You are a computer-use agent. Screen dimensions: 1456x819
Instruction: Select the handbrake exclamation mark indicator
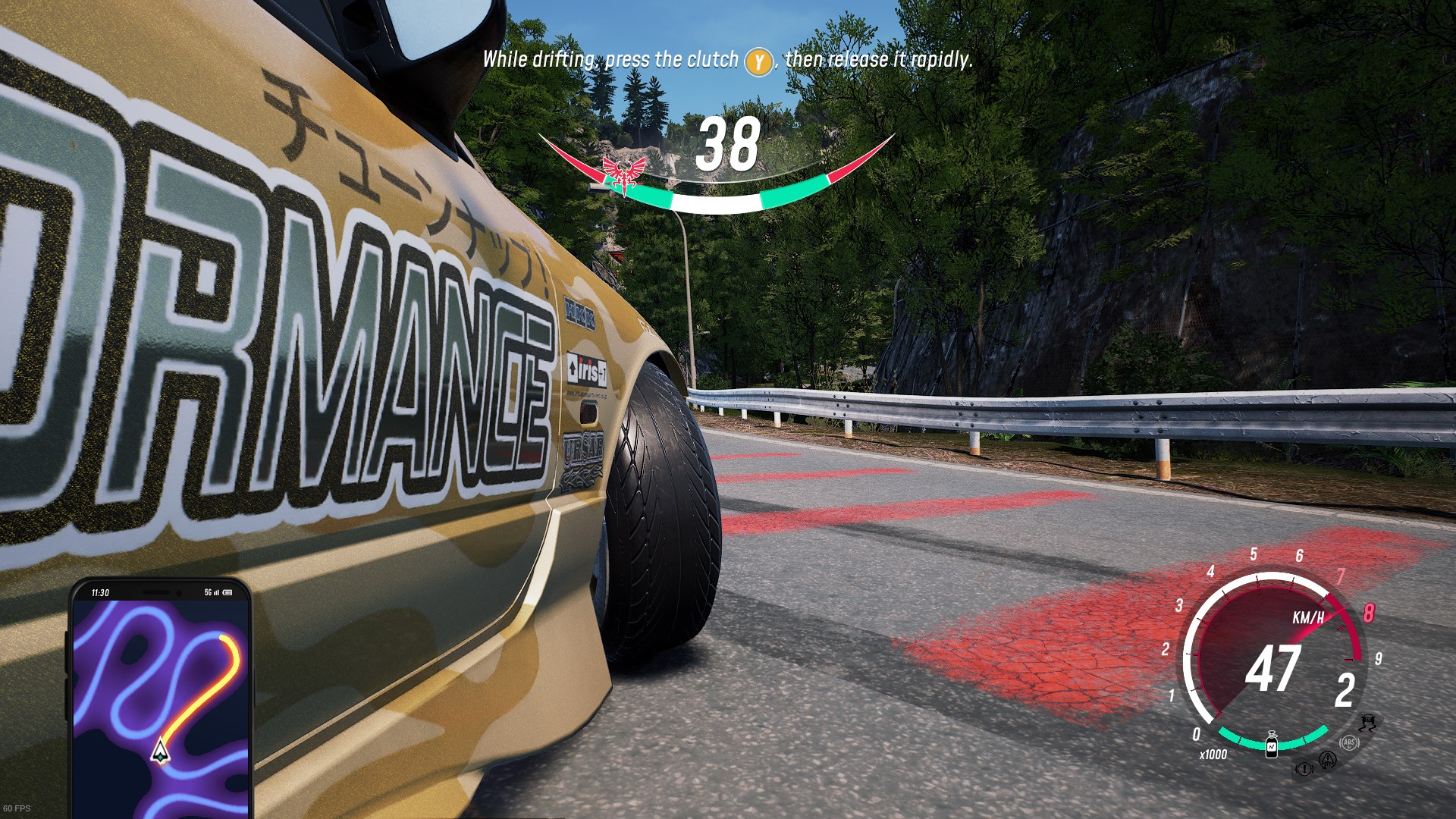click(x=1304, y=769)
